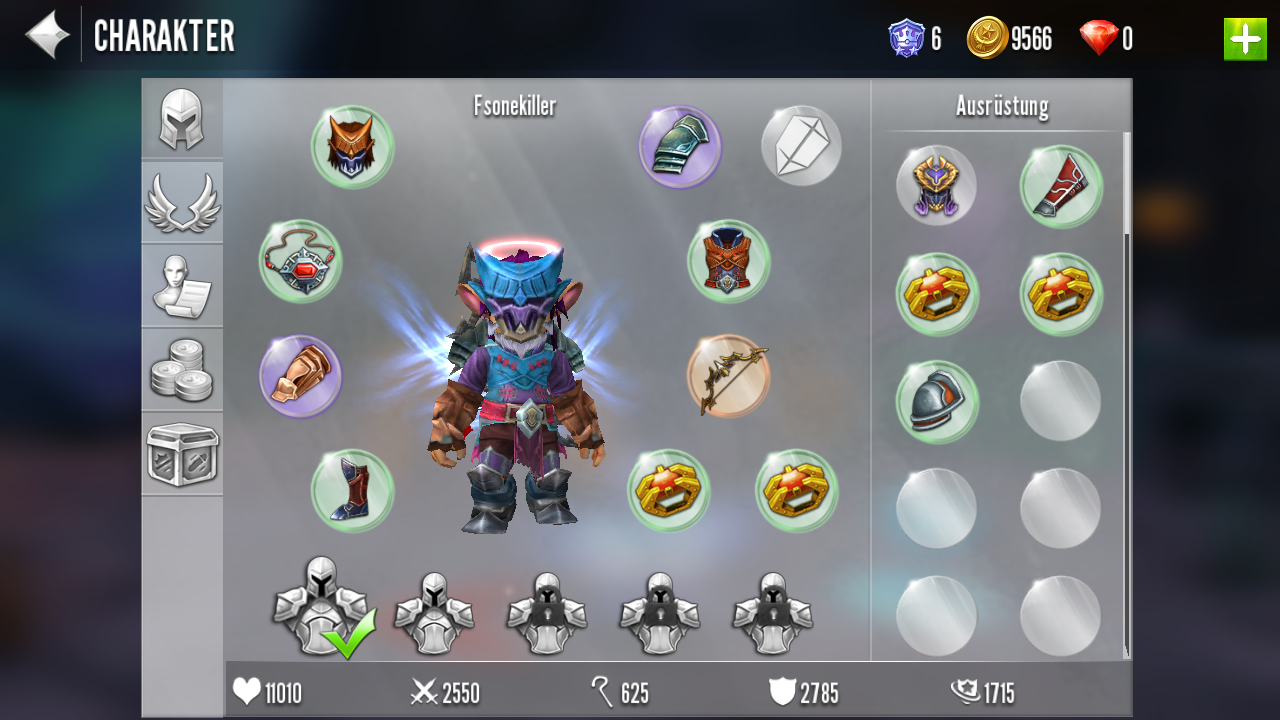Go back with the arrow button

point(47,36)
